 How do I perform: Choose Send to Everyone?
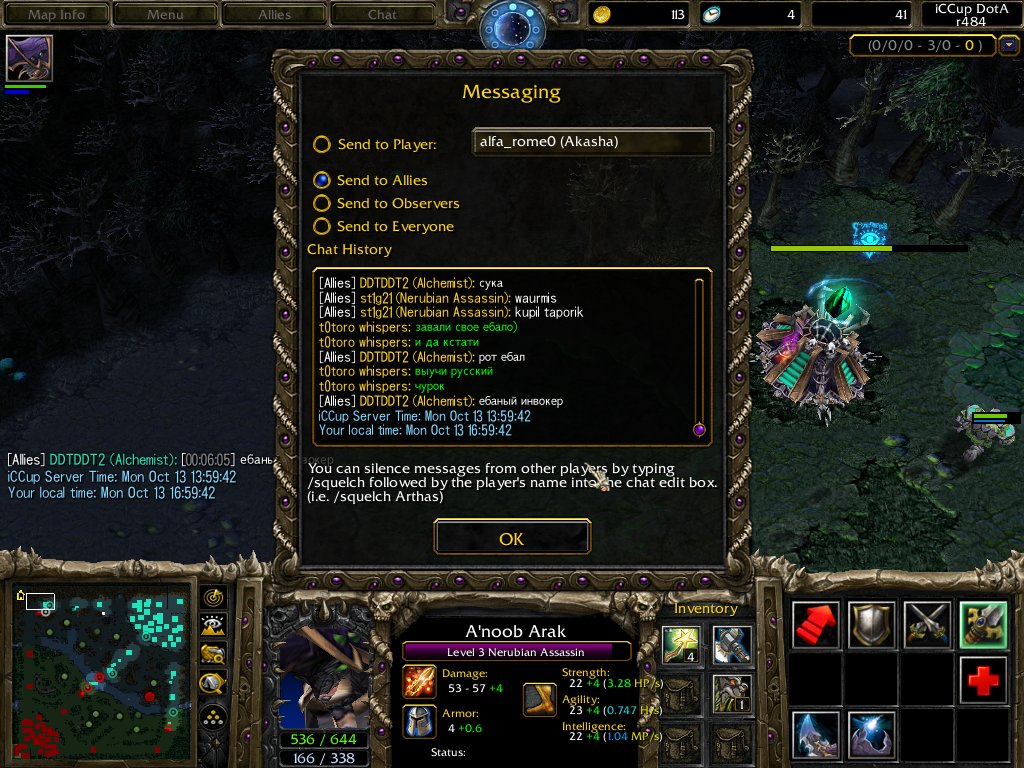pyautogui.click(x=322, y=226)
